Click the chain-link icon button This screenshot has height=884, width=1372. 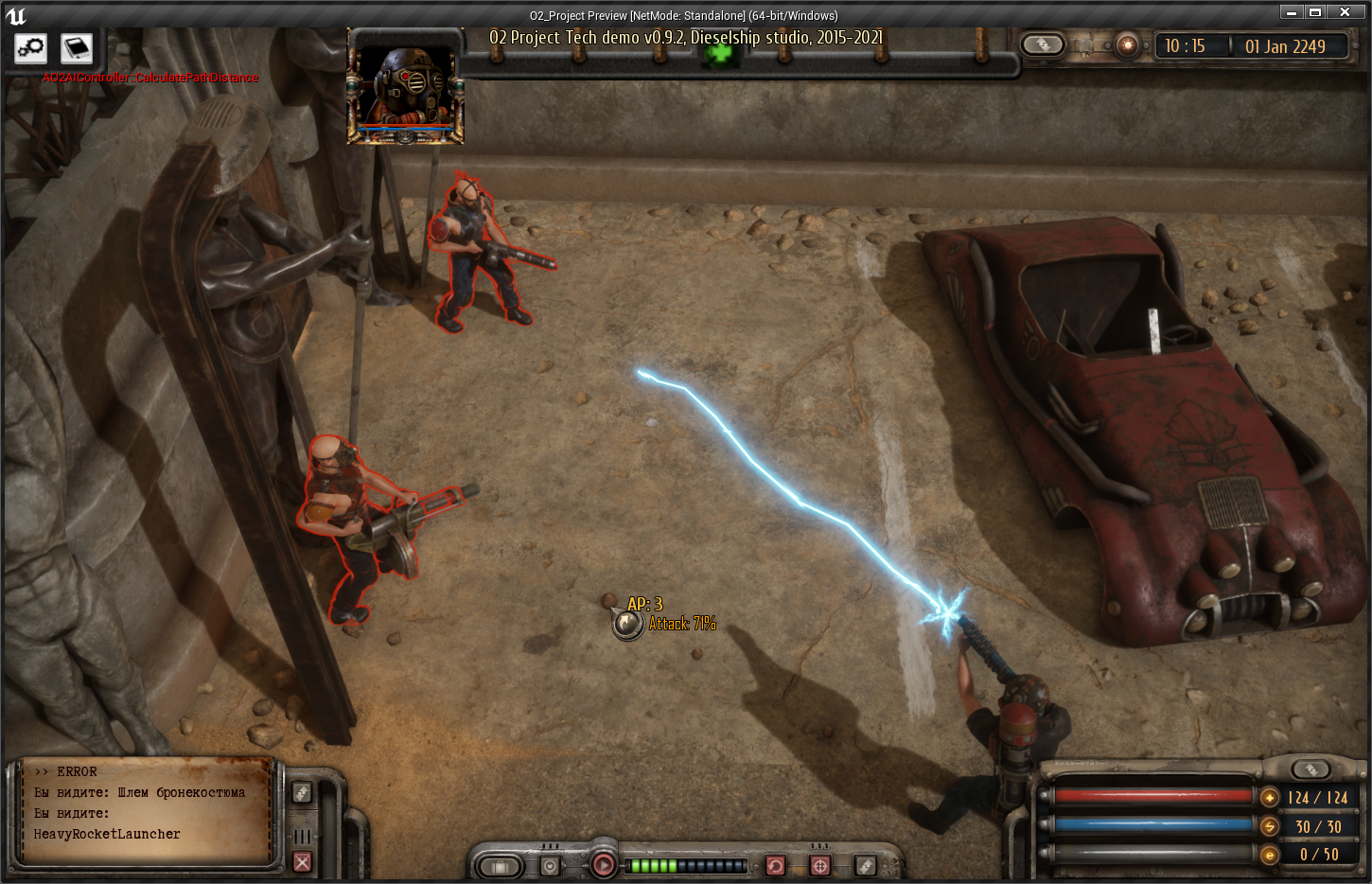30,47
